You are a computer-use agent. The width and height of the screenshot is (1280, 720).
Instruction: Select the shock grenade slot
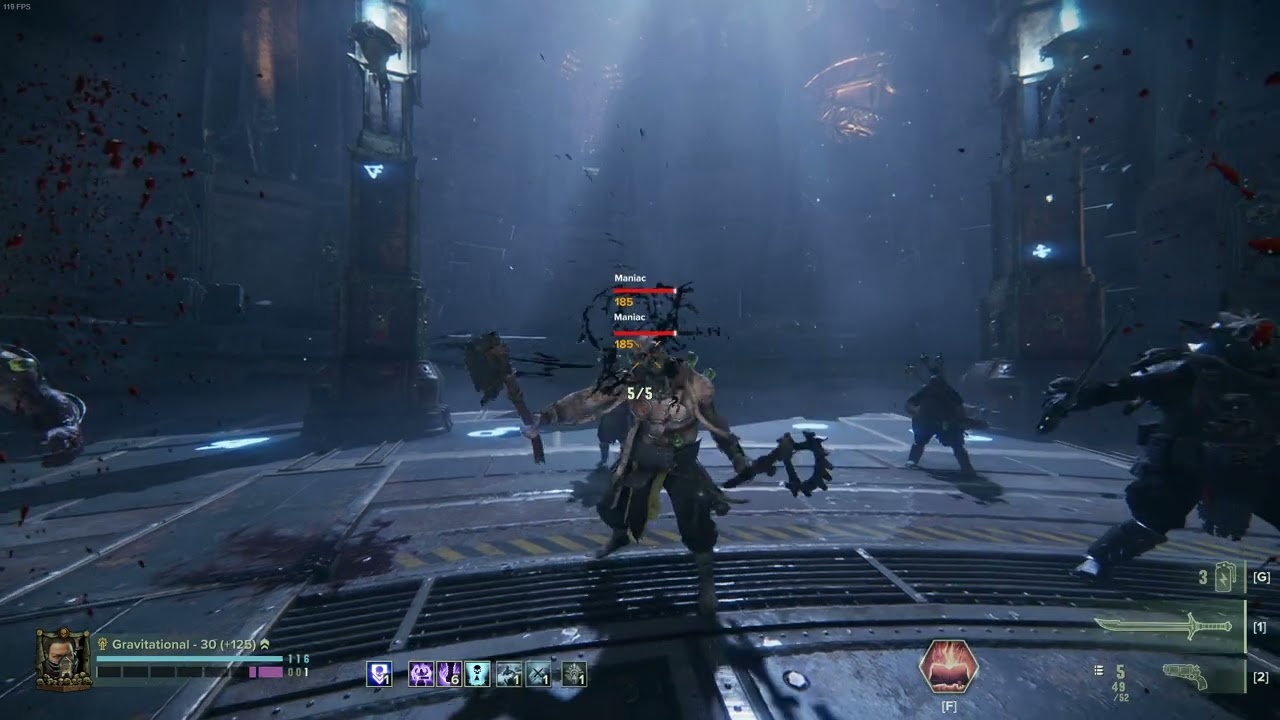click(1226, 578)
